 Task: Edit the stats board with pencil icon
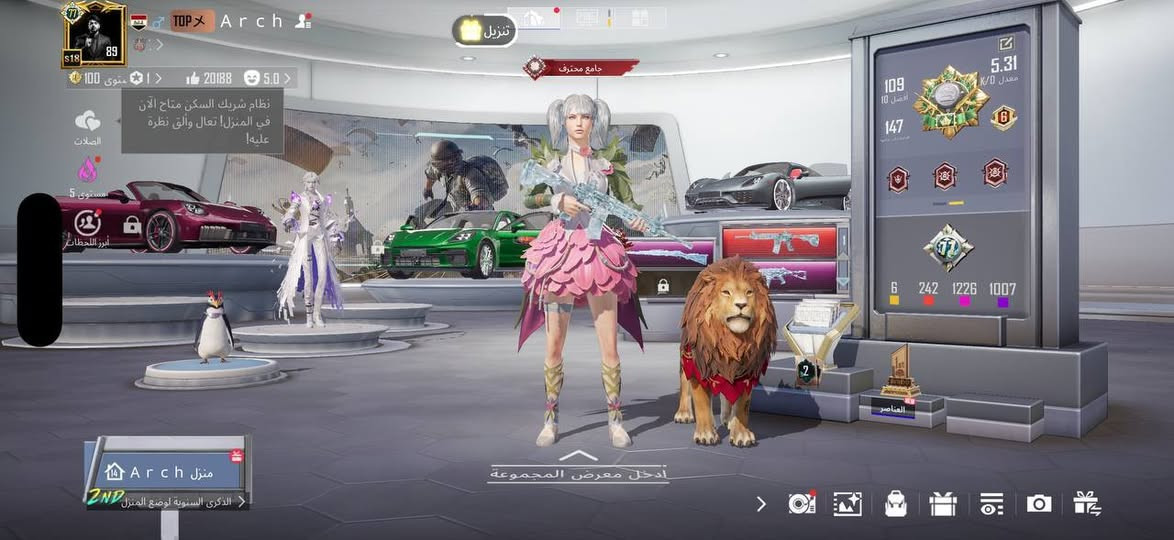point(1005,43)
